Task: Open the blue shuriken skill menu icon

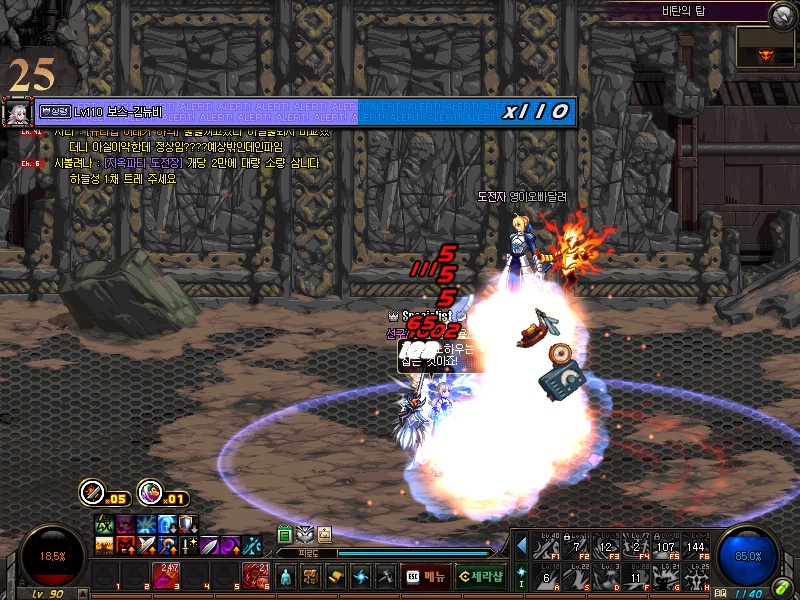Action: [x=360, y=576]
